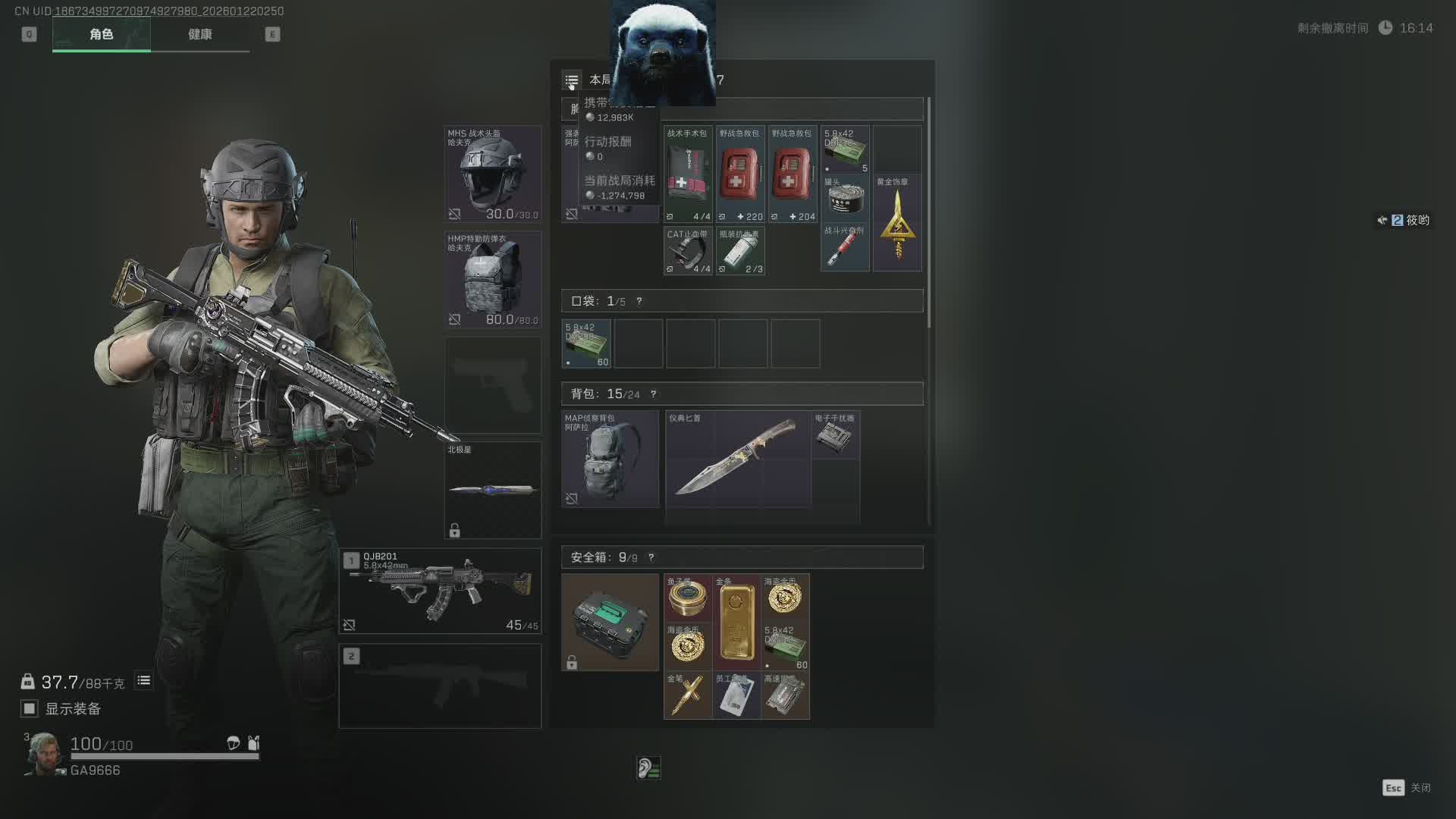Click the 5.8x42 ammo in the pocket slot

click(586, 344)
